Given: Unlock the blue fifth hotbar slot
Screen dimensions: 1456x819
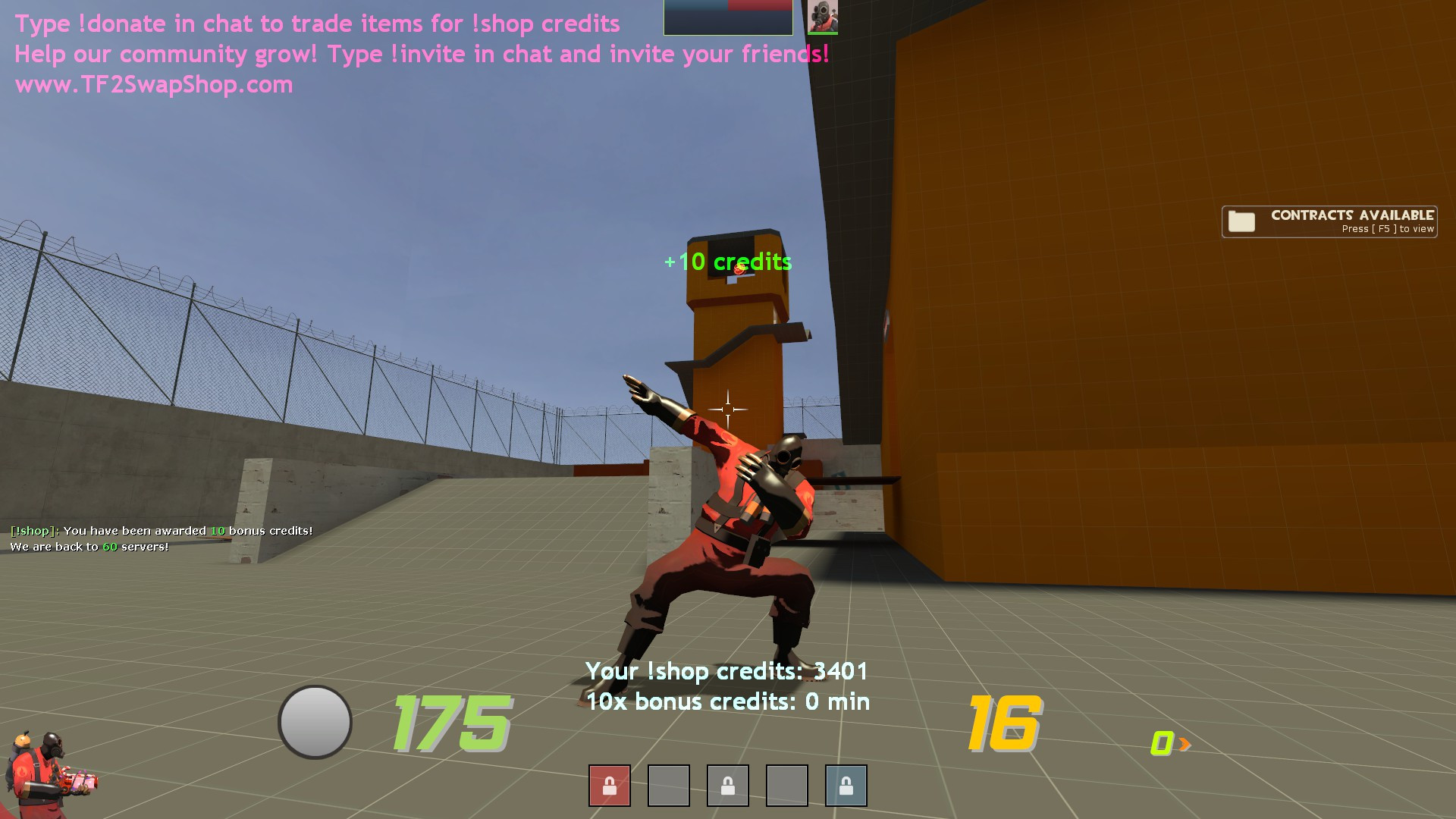Looking at the screenshot, I should pos(846,786).
